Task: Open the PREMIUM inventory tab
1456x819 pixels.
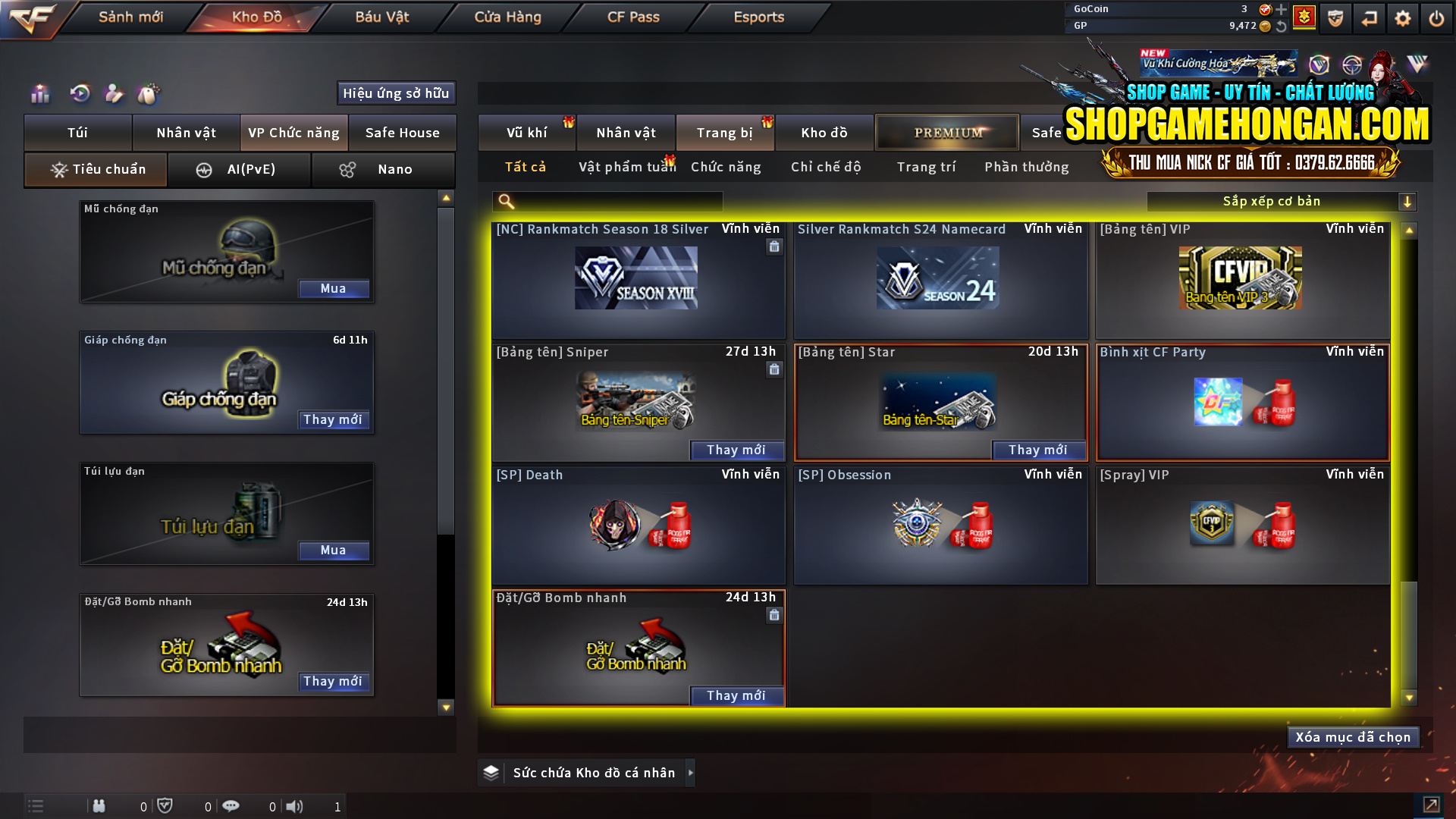Action: [x=946, y=132]
